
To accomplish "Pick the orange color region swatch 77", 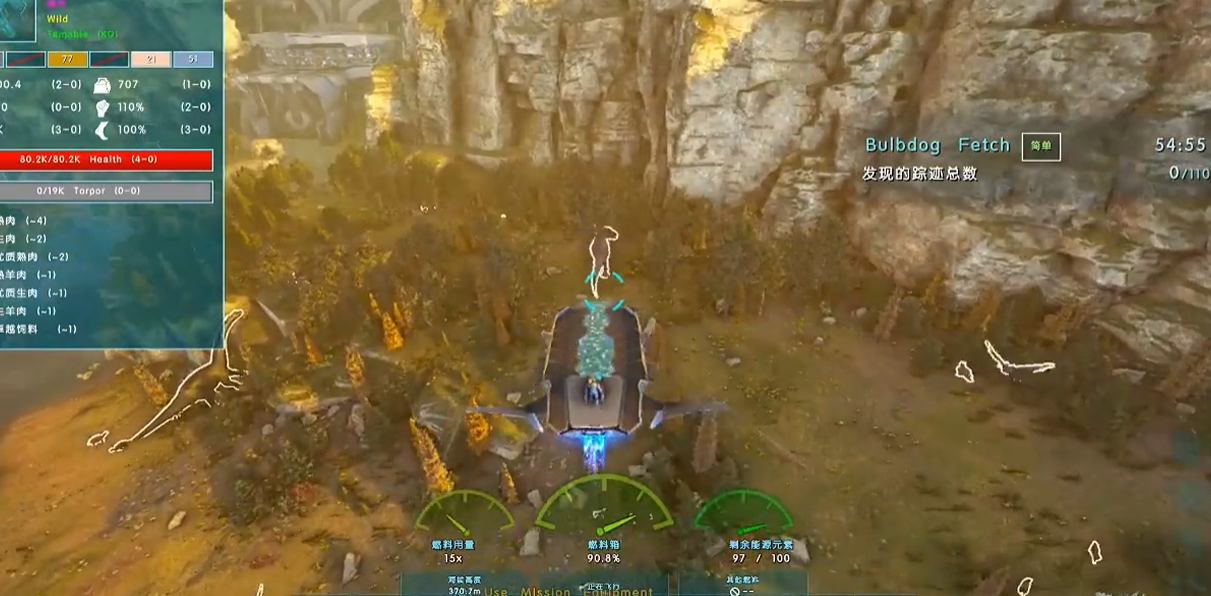I will pyautogui.click(x=67, y=60).
